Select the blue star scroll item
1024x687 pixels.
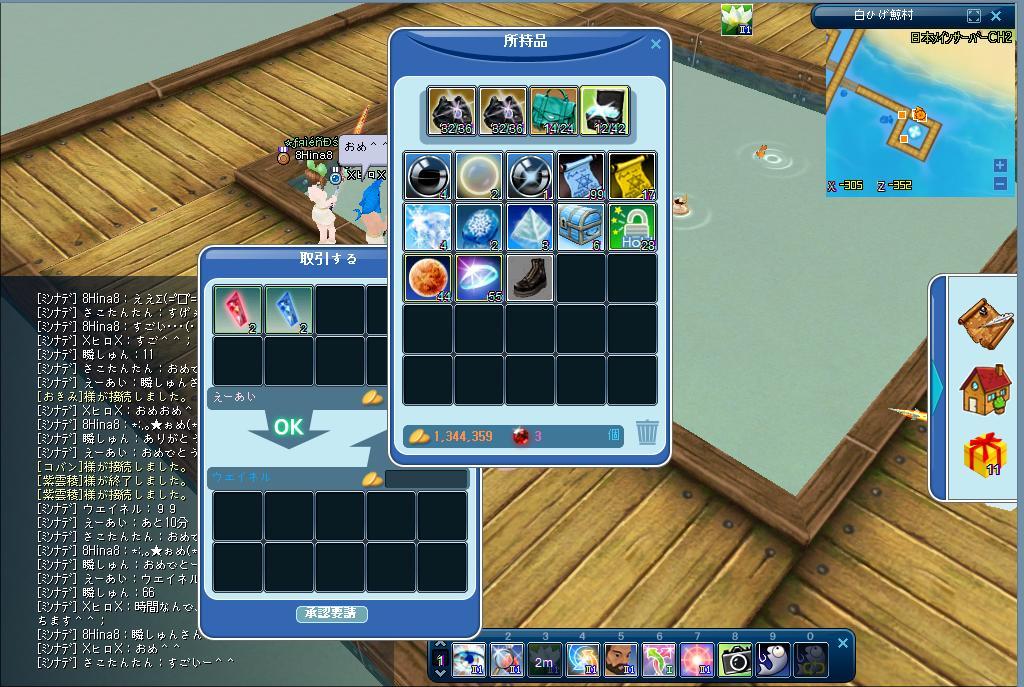click(x=581, y=176)
